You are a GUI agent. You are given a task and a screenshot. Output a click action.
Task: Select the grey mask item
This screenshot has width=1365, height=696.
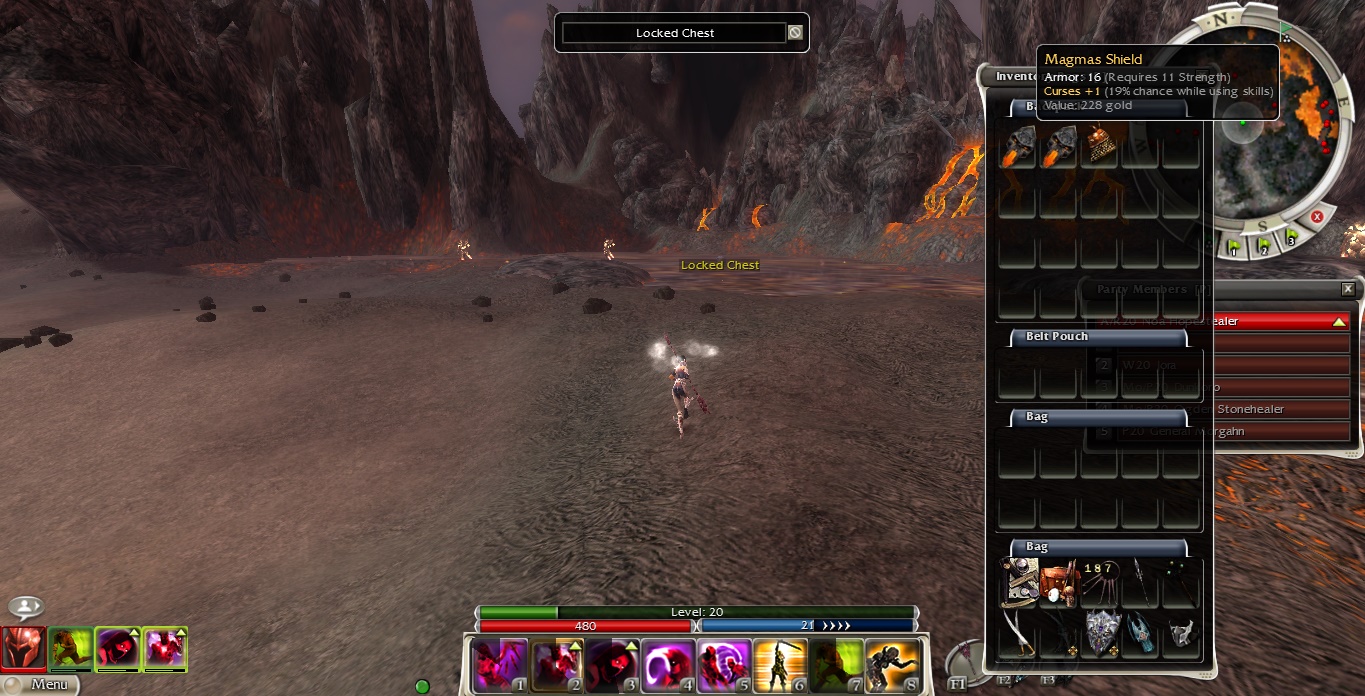tap(1181, 632)
